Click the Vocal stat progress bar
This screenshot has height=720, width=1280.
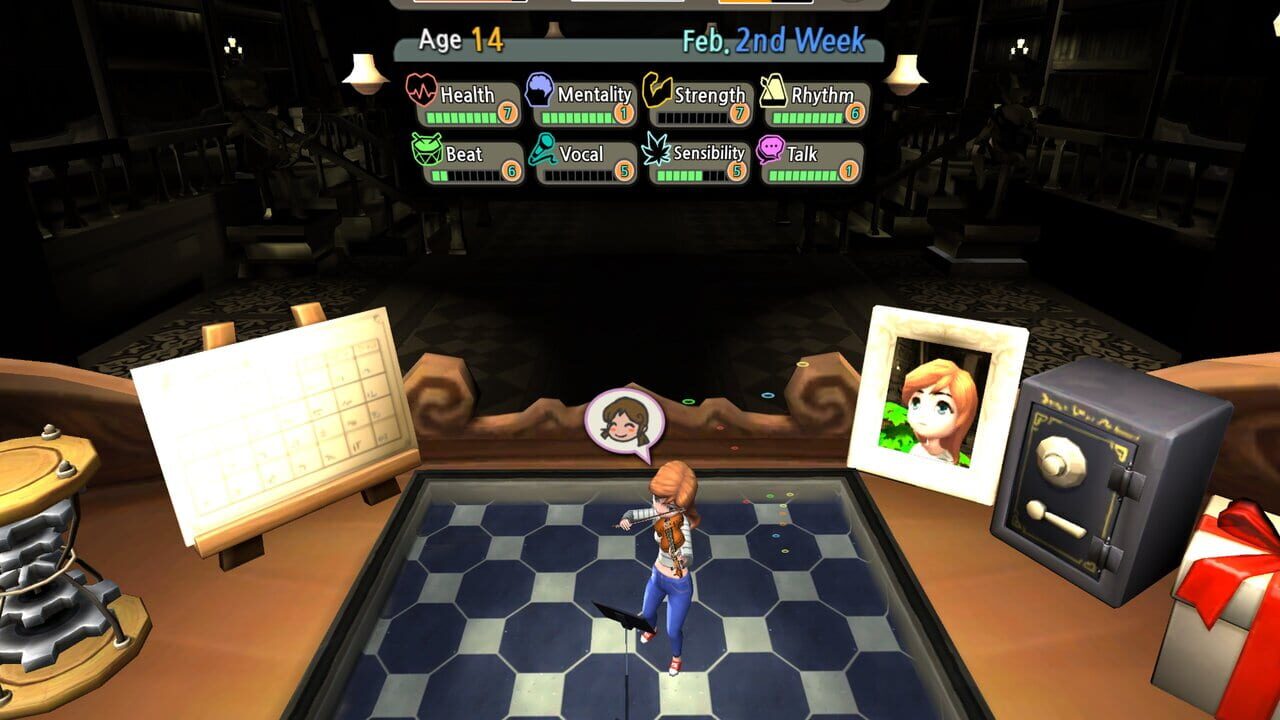580,174
